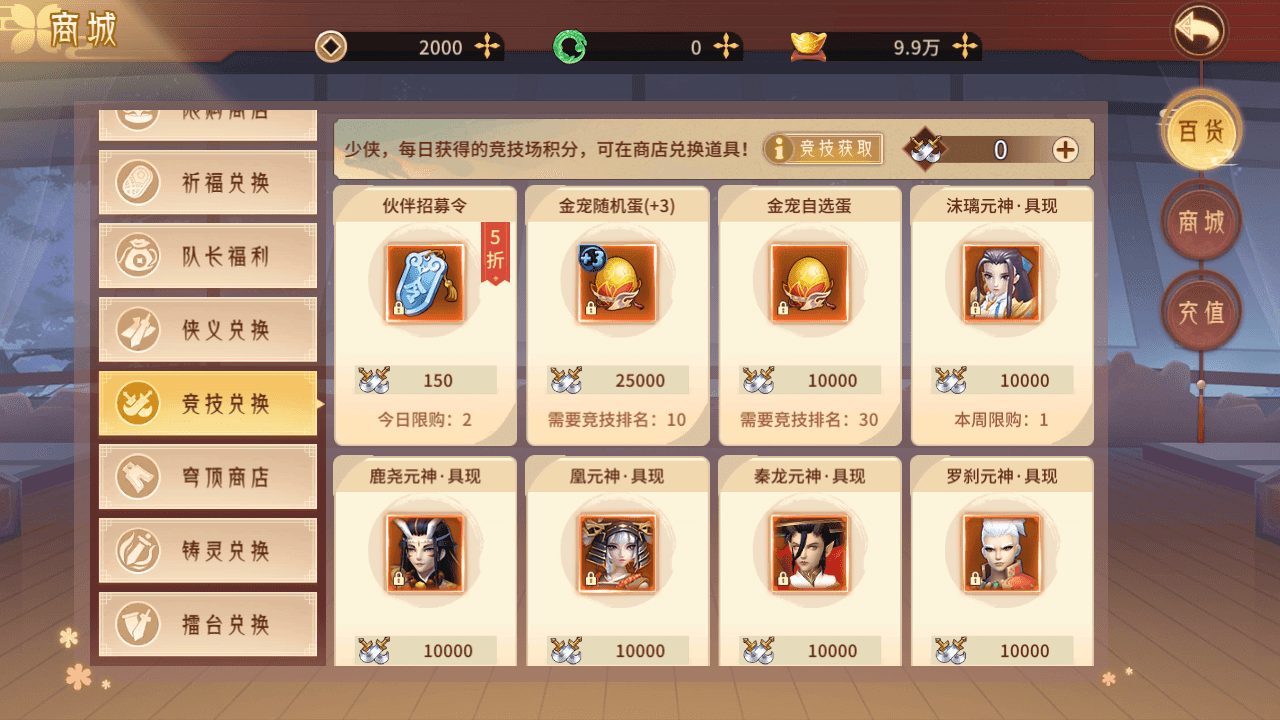Buy the 伙伴招募令 item thumbnail
The image size is (1280, 720).
(x=425, y=283)
